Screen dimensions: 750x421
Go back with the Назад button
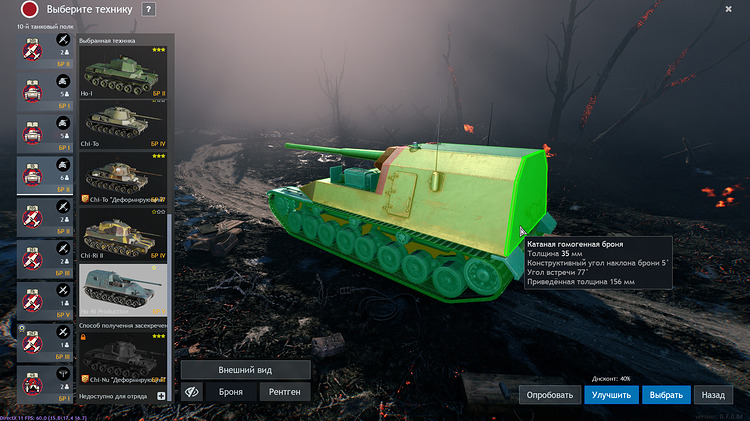(x=713, y=395)
